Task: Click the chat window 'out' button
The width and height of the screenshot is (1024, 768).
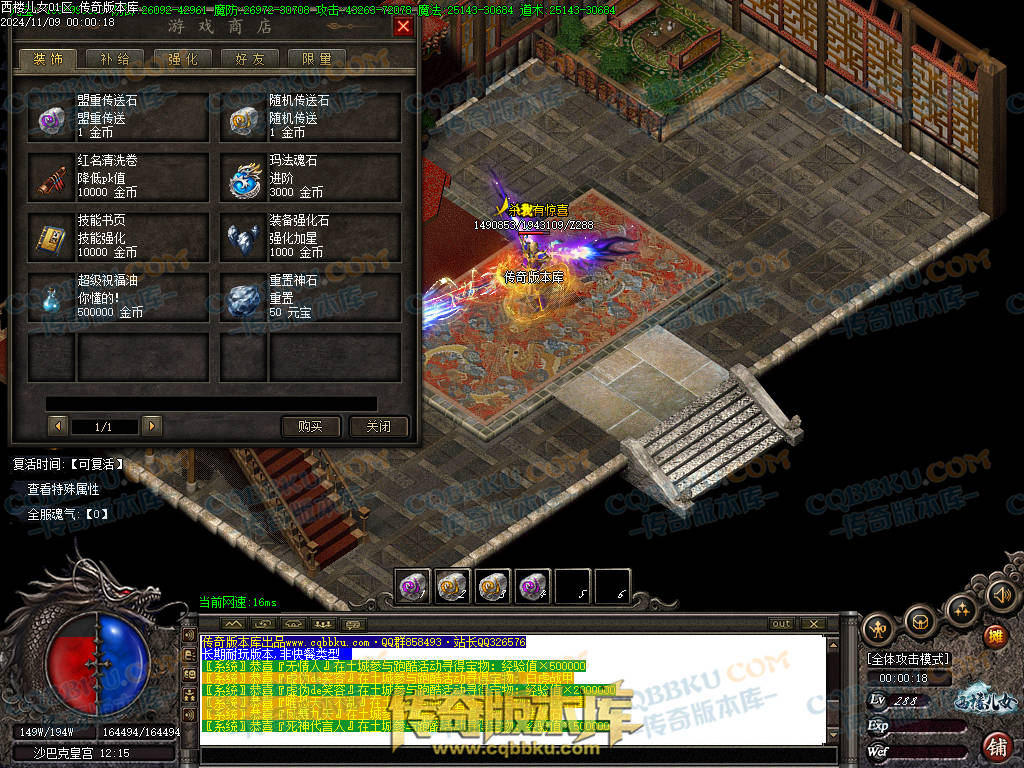Action: [x=781, y=624]
